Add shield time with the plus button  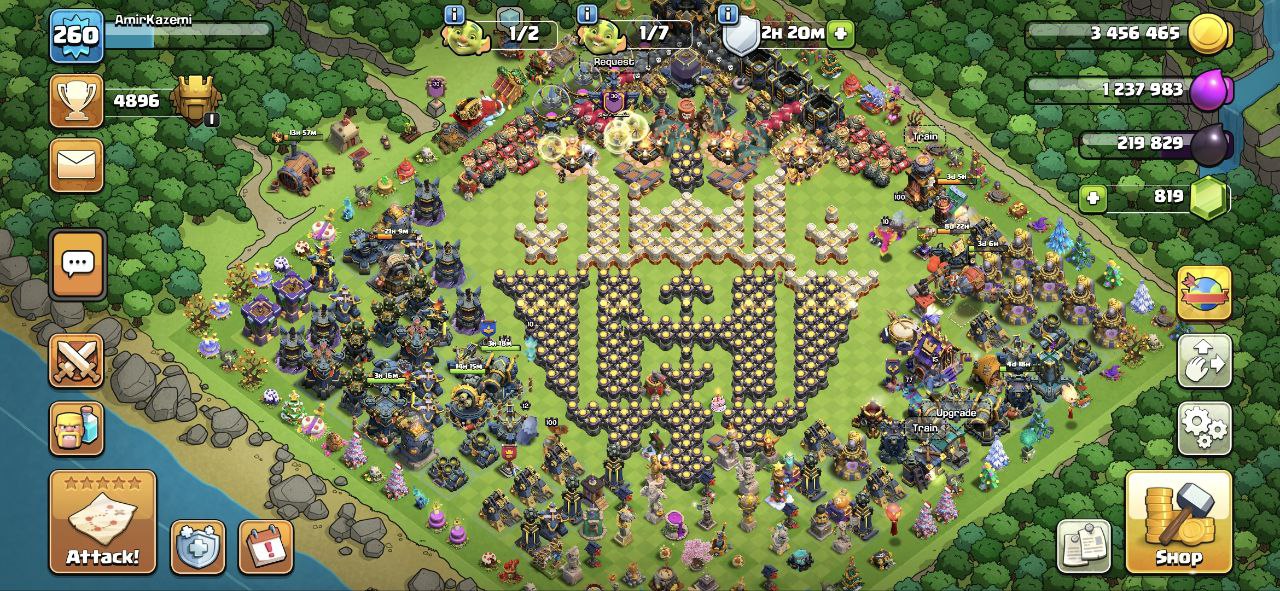coord(840,33)
